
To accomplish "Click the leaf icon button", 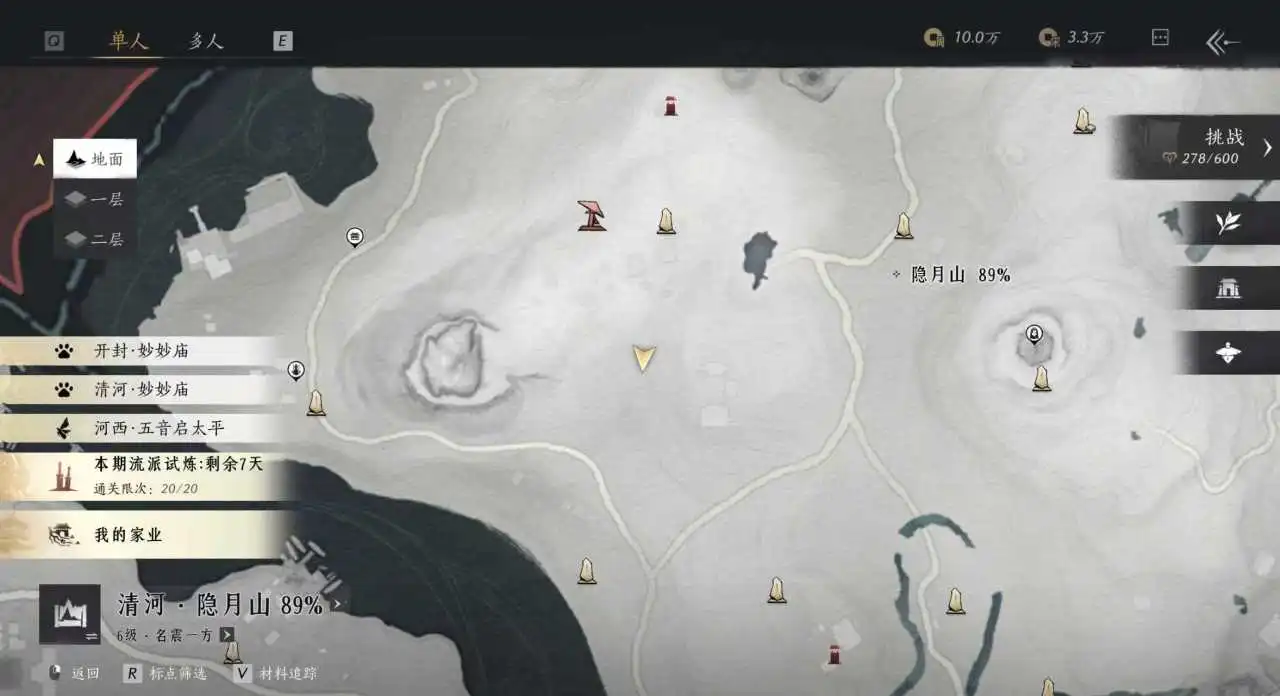I will (1228, 224).
